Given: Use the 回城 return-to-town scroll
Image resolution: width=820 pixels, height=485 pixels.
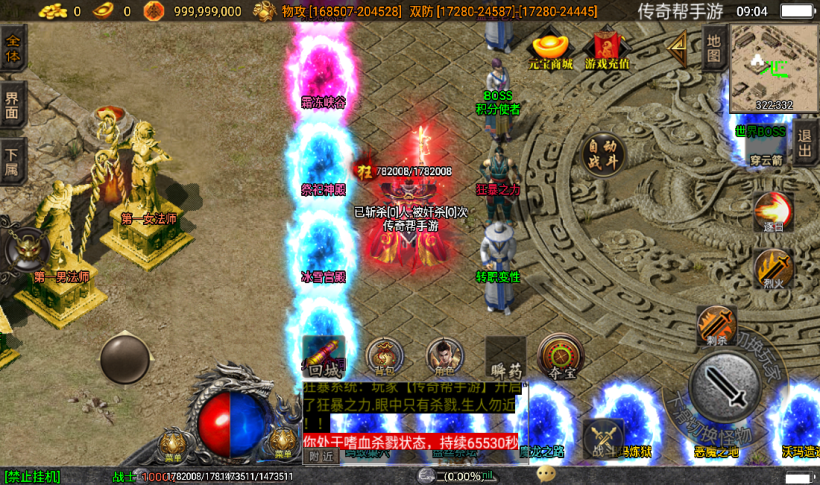Looking at the screenshot, I should pos(324,357).
